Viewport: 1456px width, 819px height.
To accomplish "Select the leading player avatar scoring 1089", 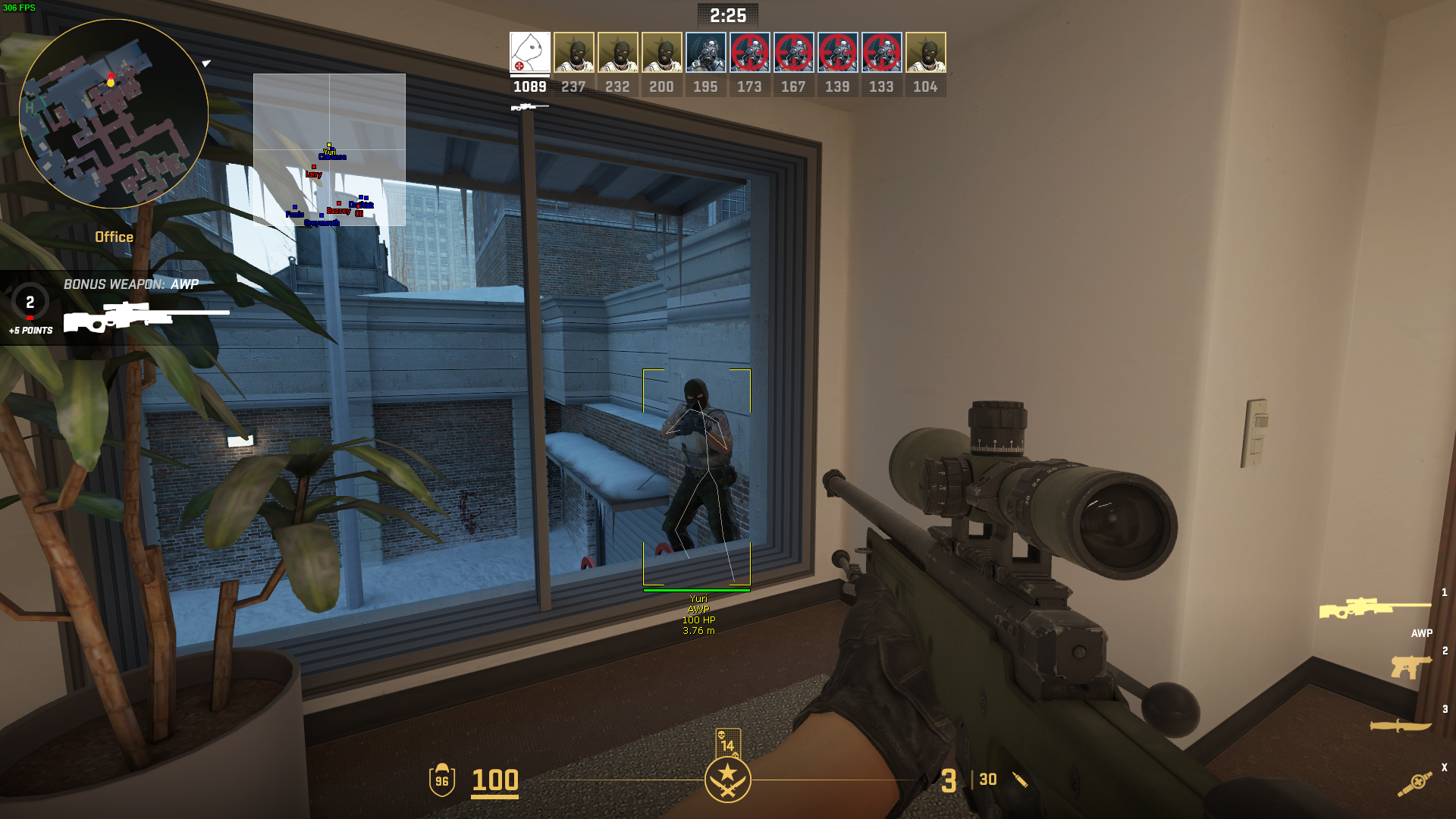I will pos(529,52).
